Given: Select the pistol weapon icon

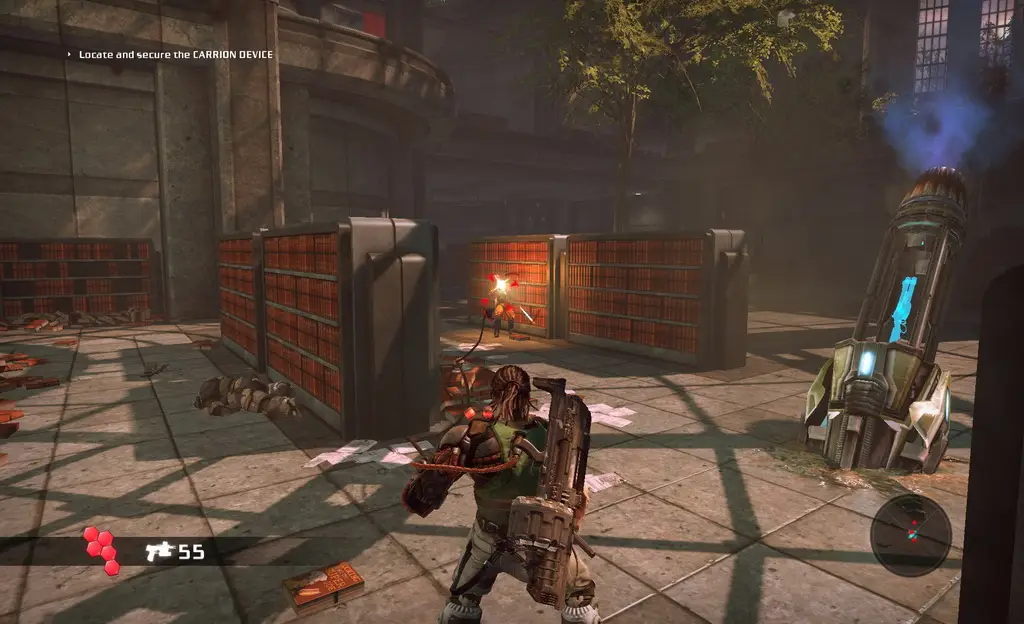Looking at the screenshot, I should [x=159, y=551].
